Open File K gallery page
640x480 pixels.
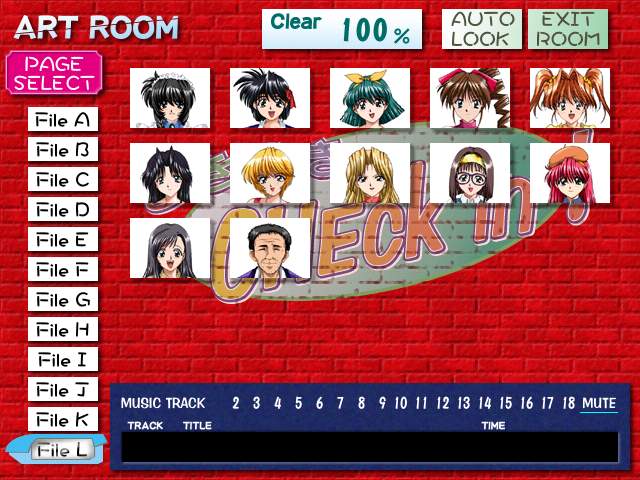63,420
